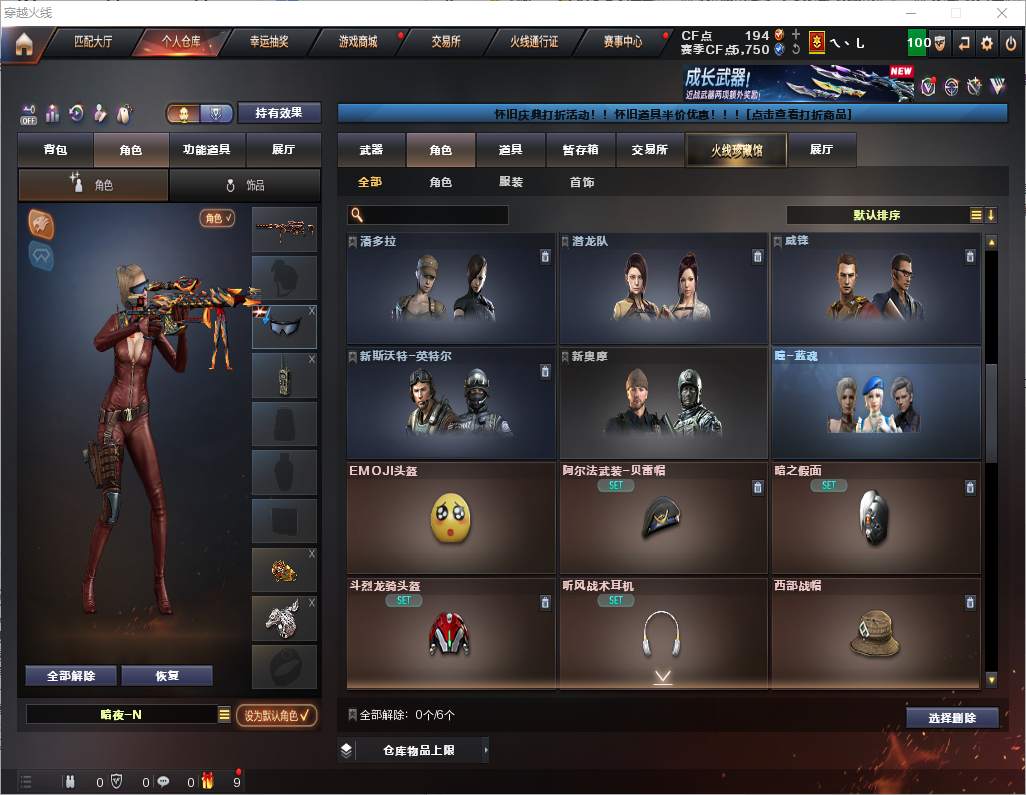Switch to the 背包 backpack tab
This screenshot has width=1026, height=795.
pyautogui.click(x=55, y=150)
